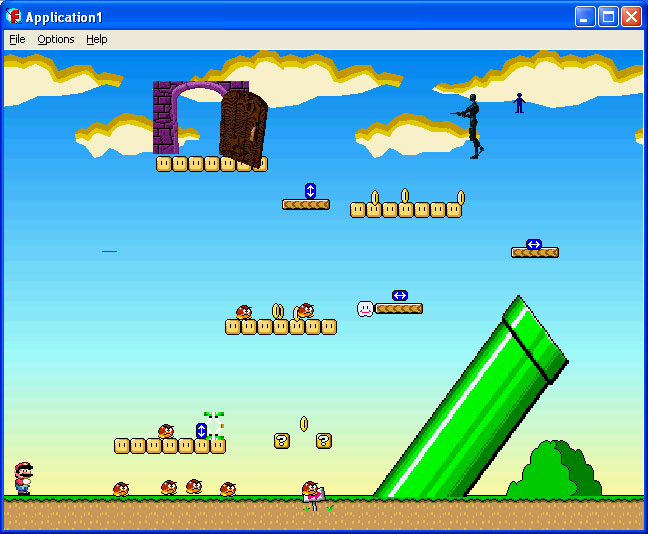The image size is (648, 534).
Task: Close the Application1 window
Action: click(631, 16)
